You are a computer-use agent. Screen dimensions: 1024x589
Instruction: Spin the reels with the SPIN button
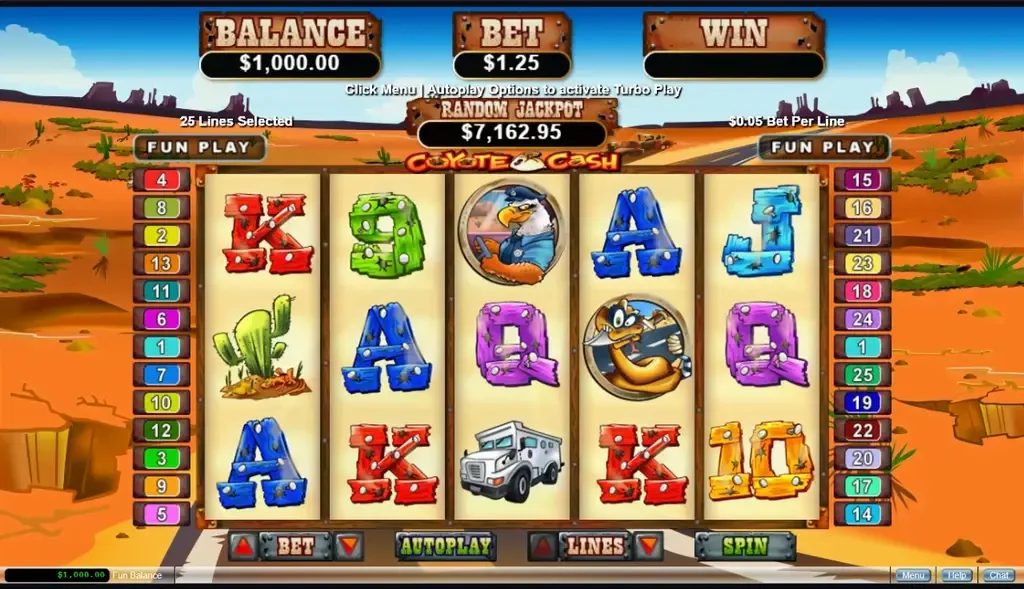[x=745, y=546]
